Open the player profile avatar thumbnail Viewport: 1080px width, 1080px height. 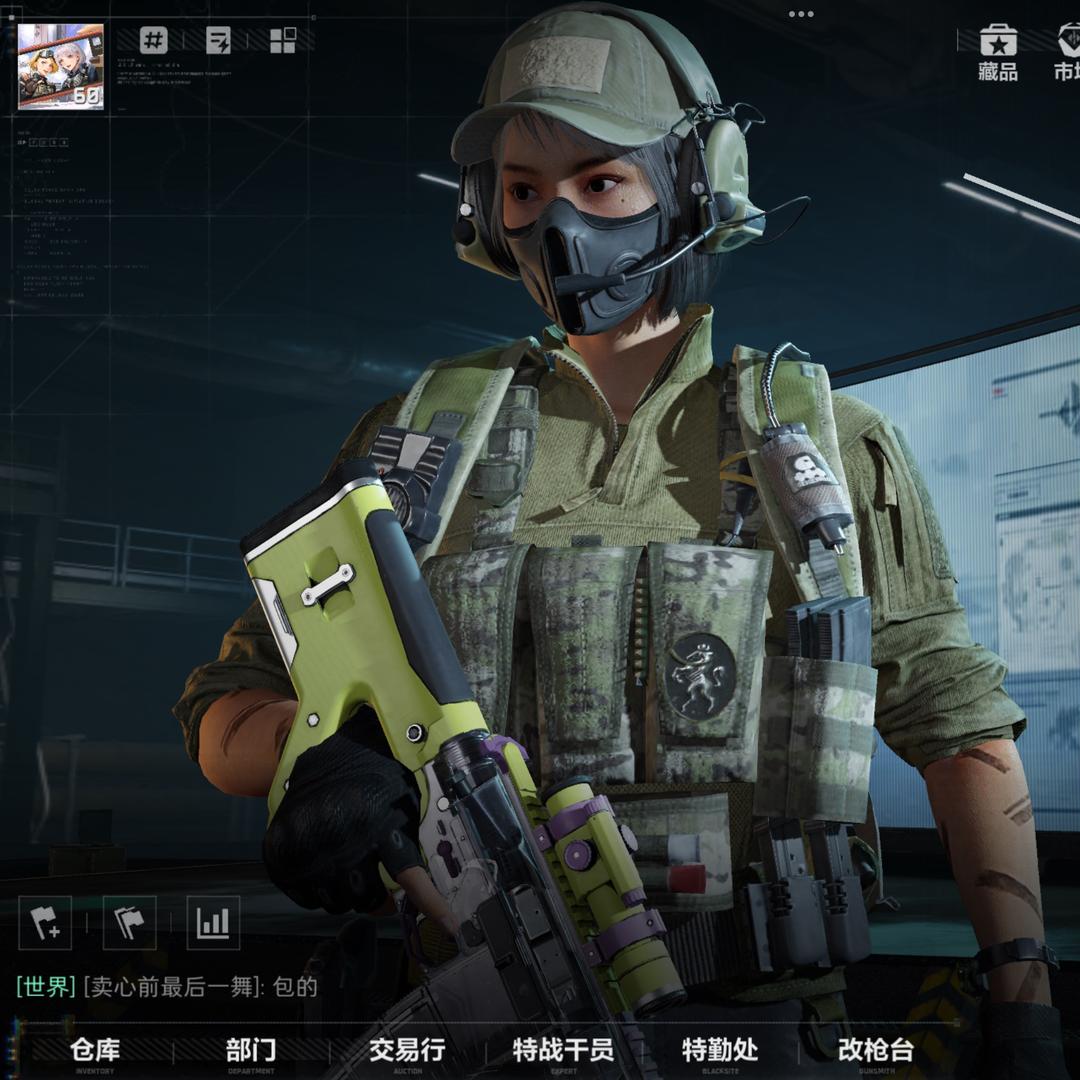pyautogui.click(x=61, y=66)
